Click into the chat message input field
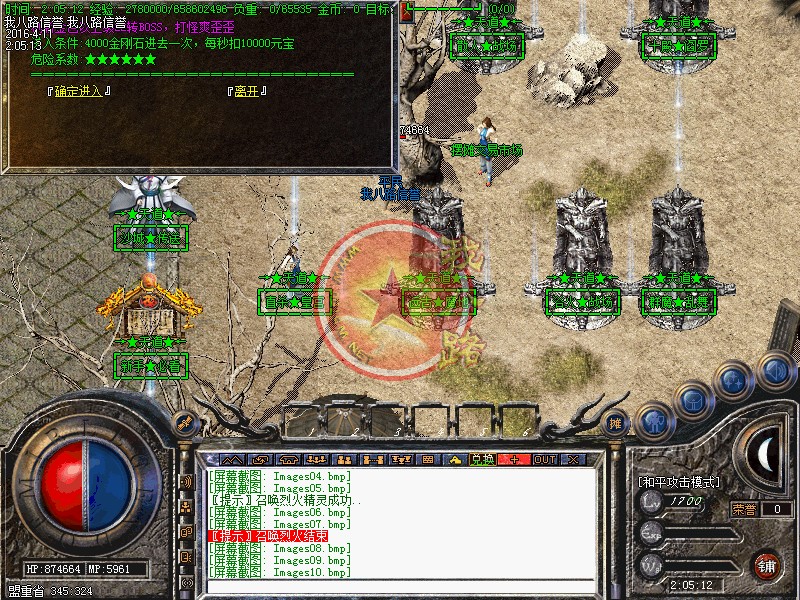The image size is (800, 600). pos(400,588)
